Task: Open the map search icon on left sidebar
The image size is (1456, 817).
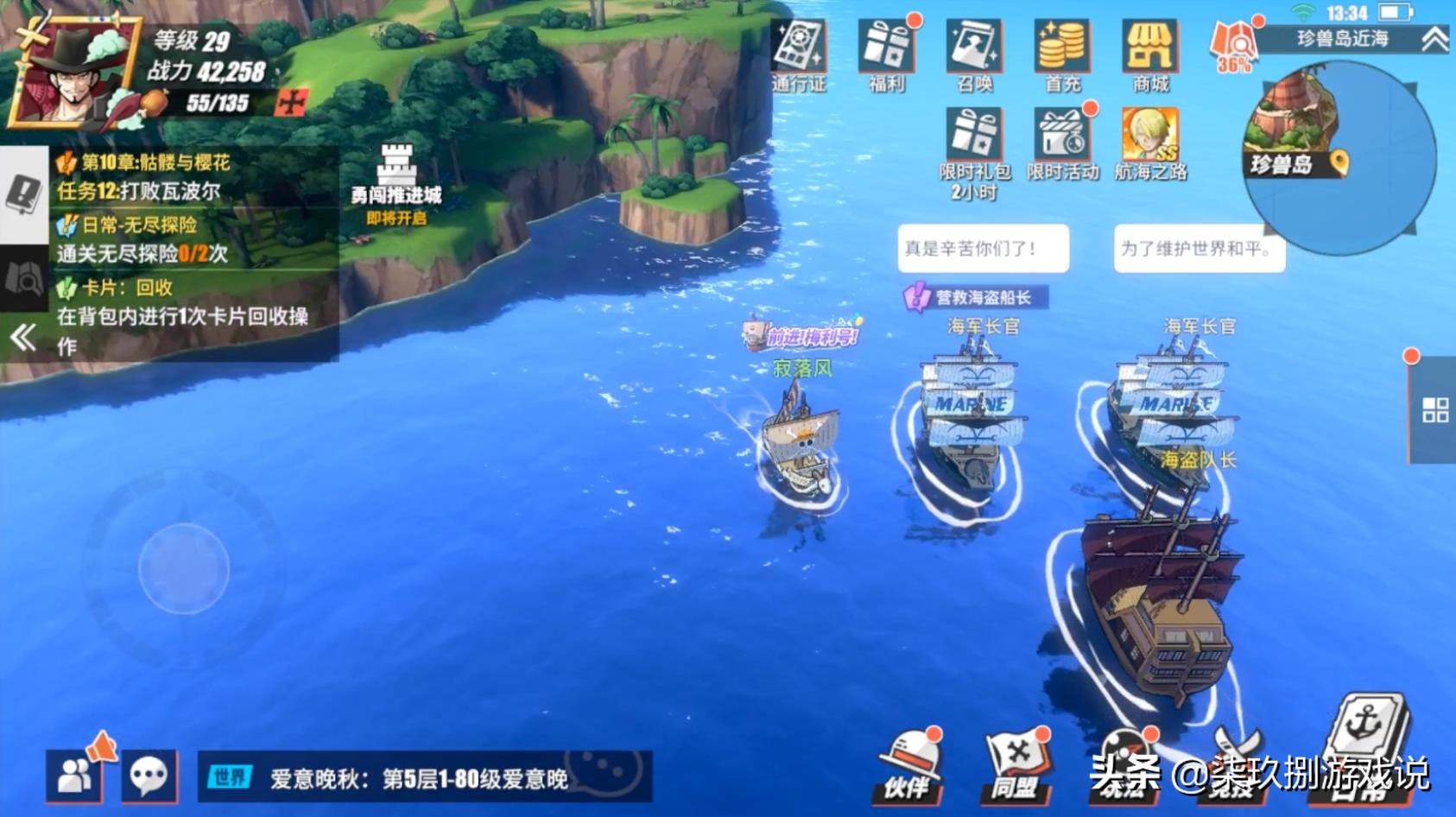Action: [21, 278]
